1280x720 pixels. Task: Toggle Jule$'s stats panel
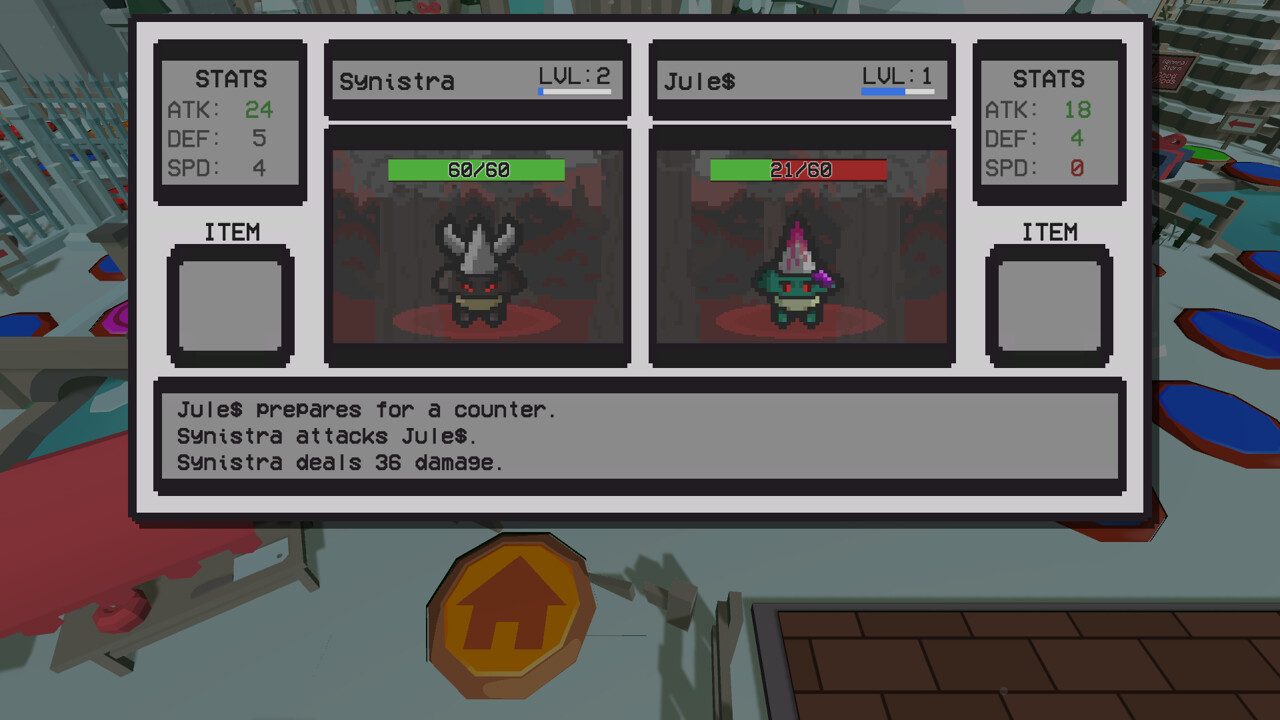1049,123
